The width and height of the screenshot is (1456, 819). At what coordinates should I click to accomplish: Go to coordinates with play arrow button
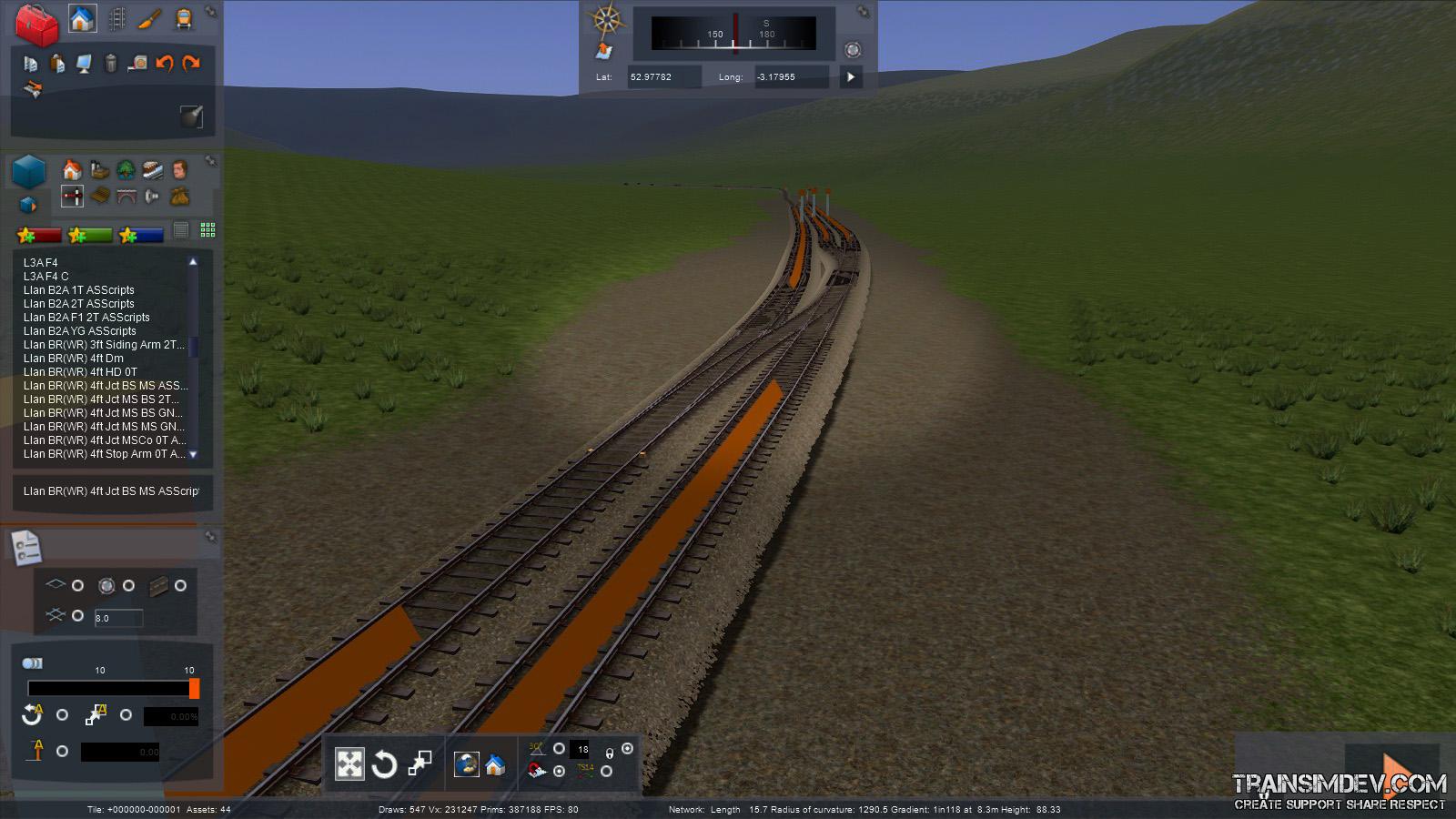tap(851, 77)
